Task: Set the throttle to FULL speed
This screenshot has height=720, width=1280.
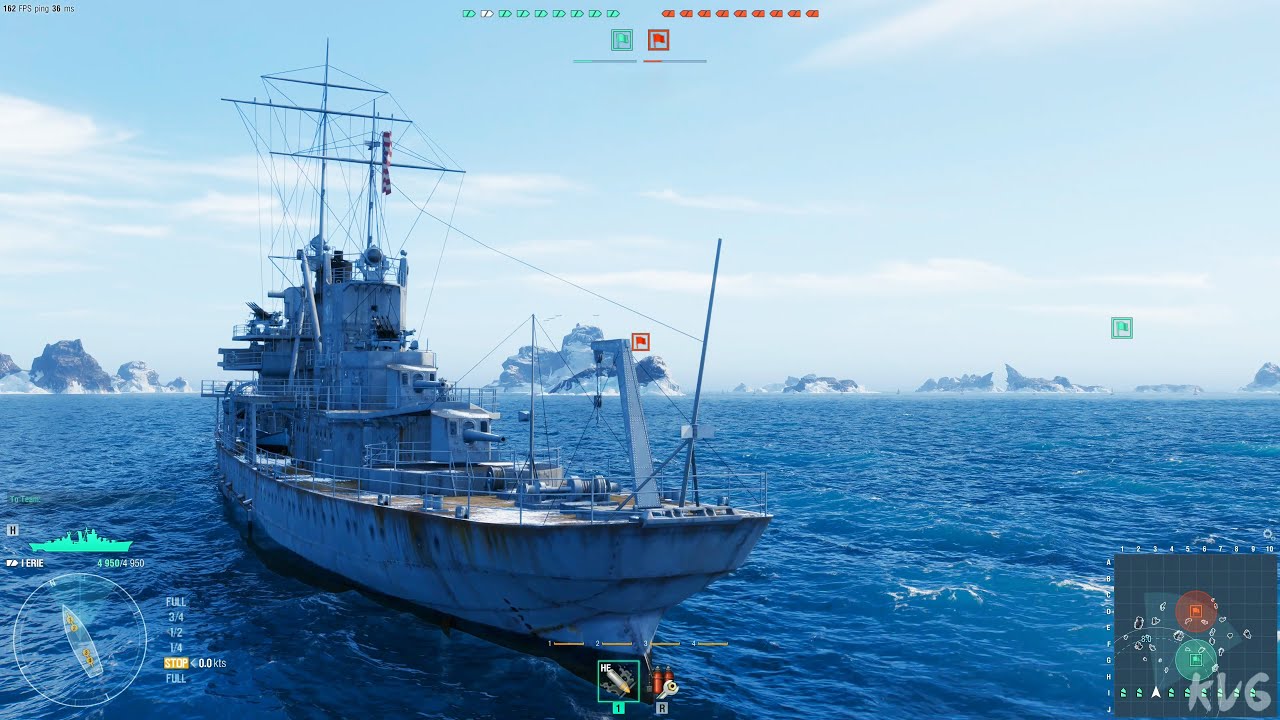Action: (x=176, y=602)
